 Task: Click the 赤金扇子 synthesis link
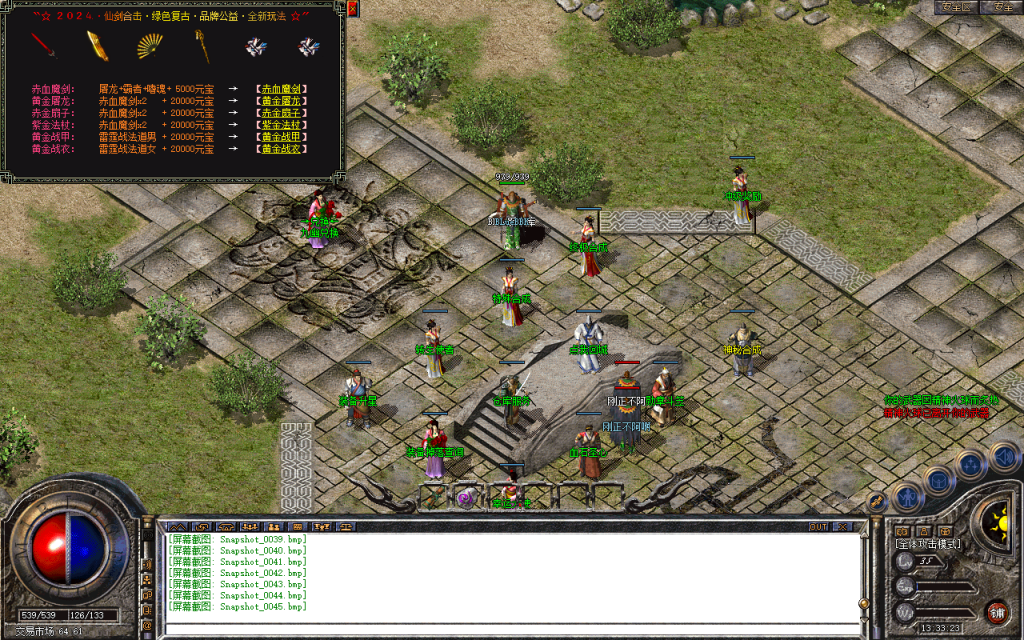281,113
